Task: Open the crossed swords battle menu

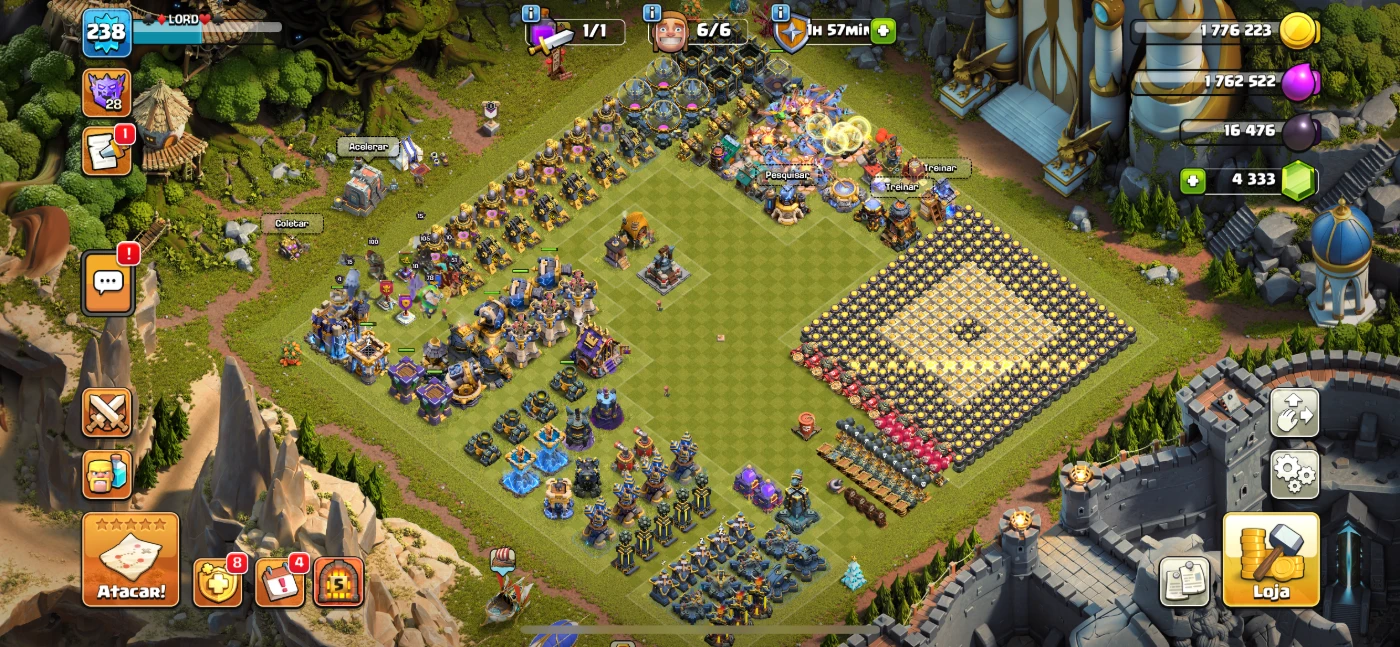Action: coord(107,412)
